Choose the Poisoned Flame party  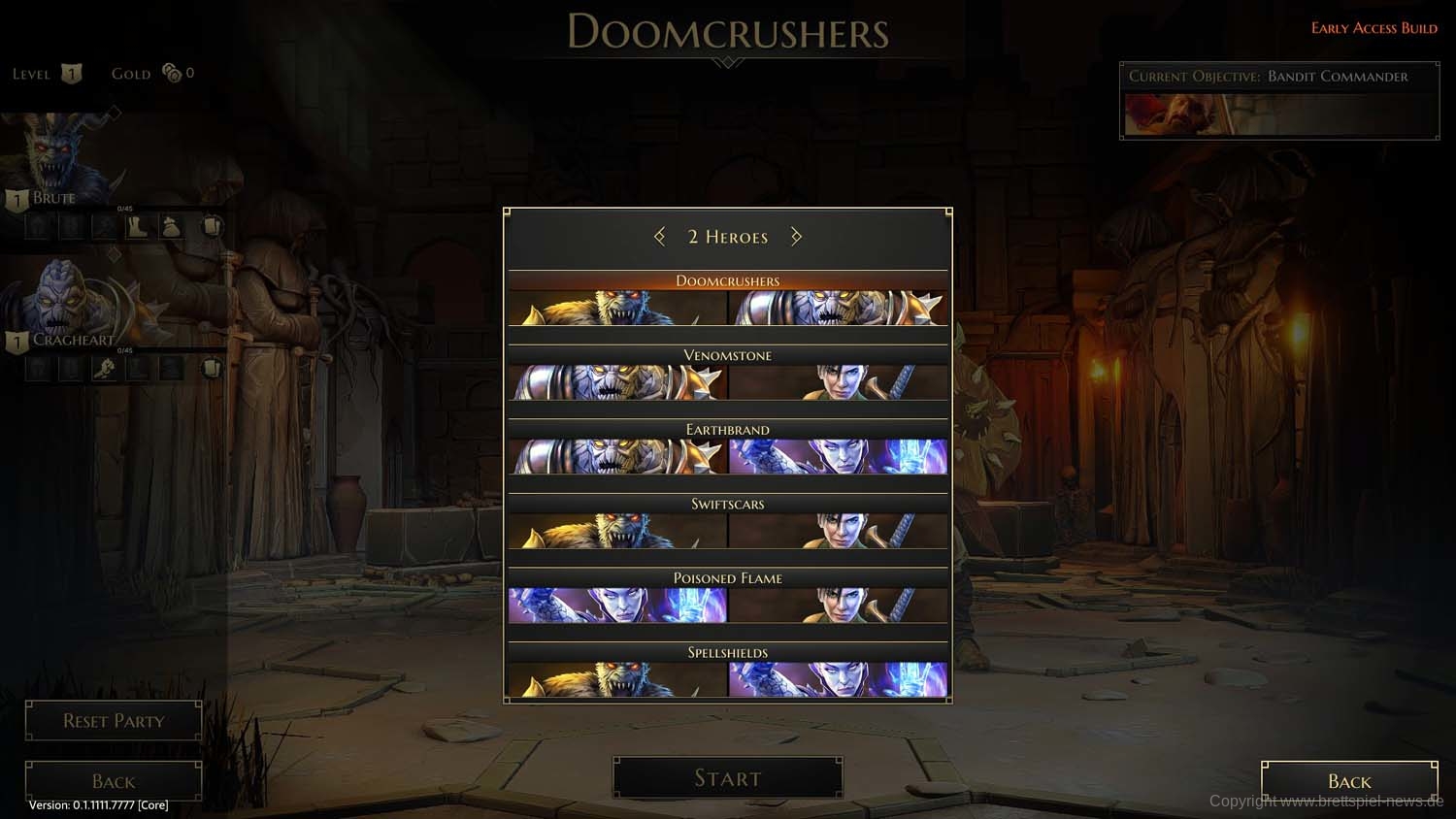click(x=727, y=597)
